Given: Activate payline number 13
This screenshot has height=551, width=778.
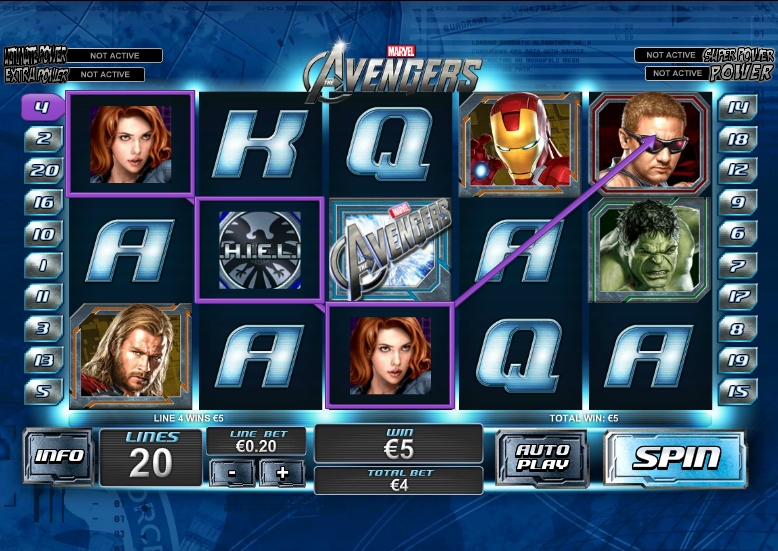Looking at the screenshot, I should (x=43, y=359).
